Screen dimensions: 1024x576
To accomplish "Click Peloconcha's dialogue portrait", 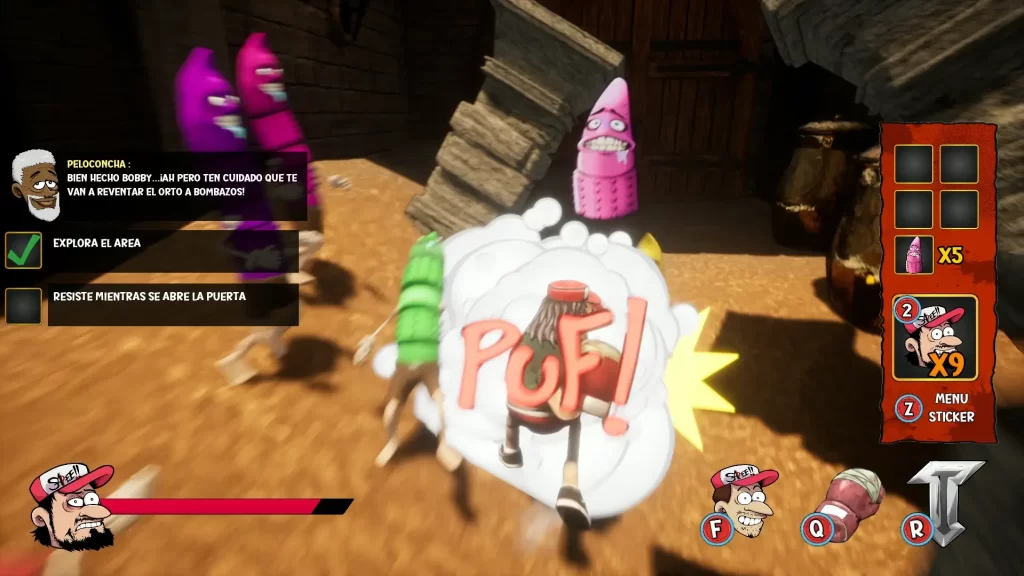I will pyautogui.click(x=36, y=185).
